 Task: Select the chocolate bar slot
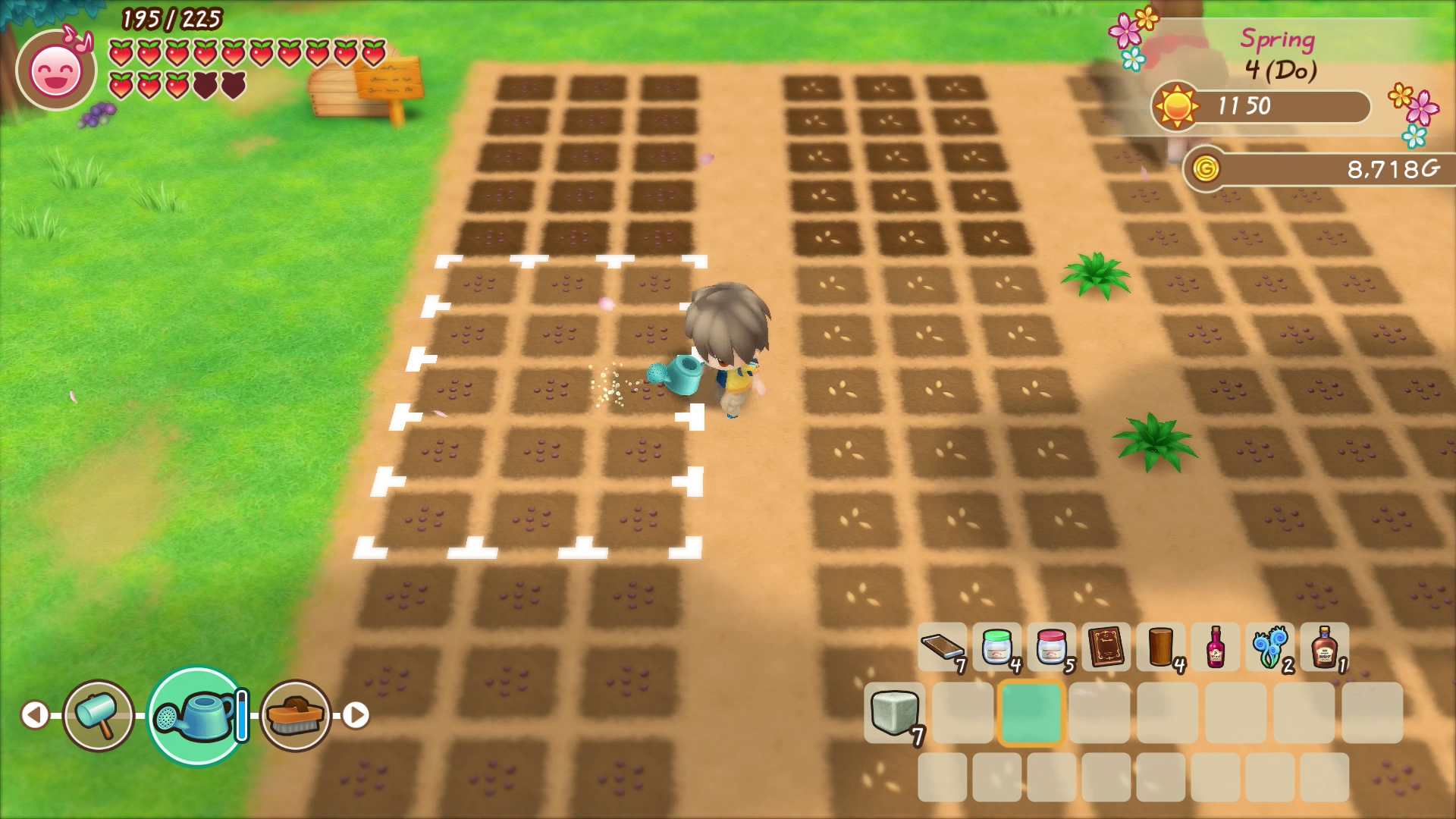pos(942,647)
